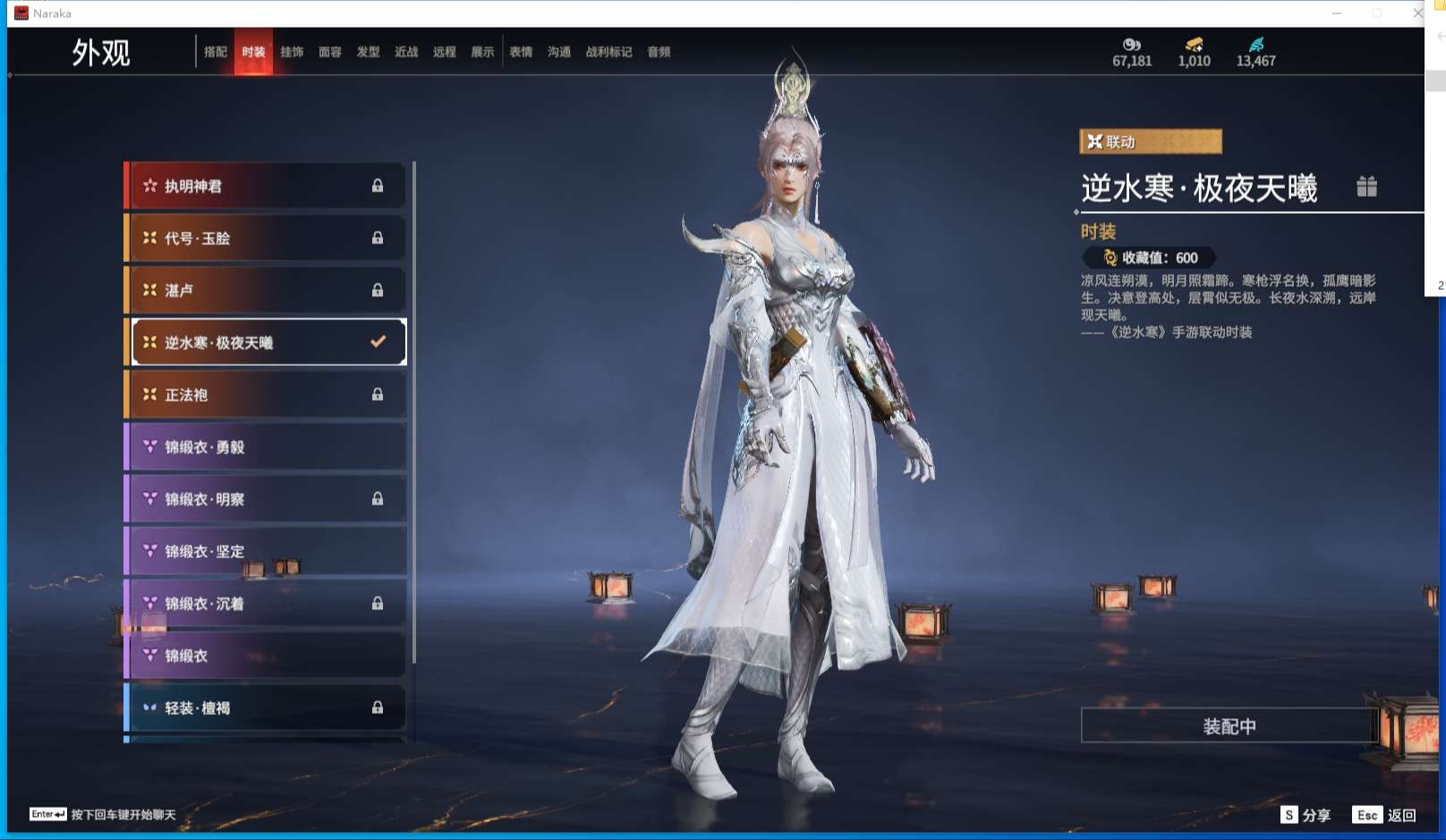This screenshot has height=840, width=1446.
Task: Go back with the 返回 button
Action: tap(1384, 815)
